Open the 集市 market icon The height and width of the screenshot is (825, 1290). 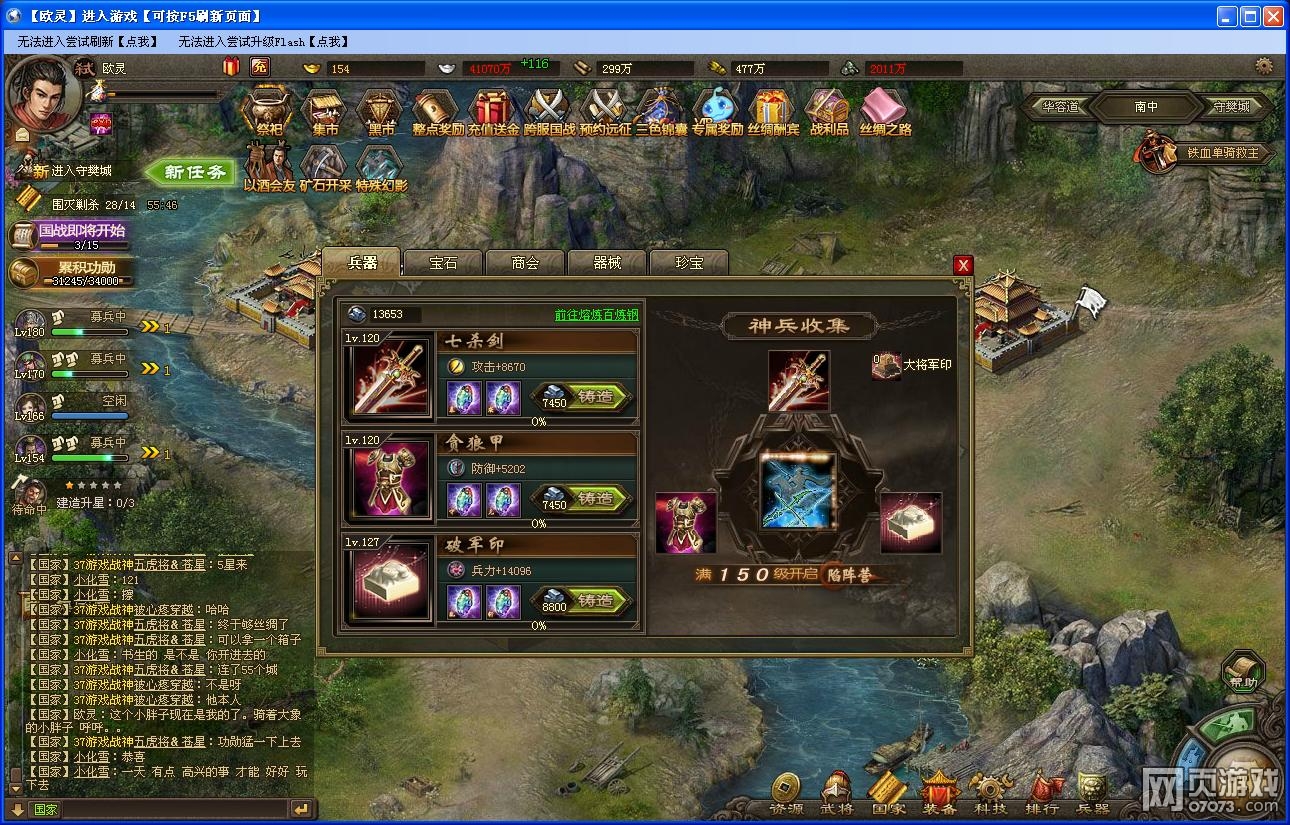(x=322, y=112)
